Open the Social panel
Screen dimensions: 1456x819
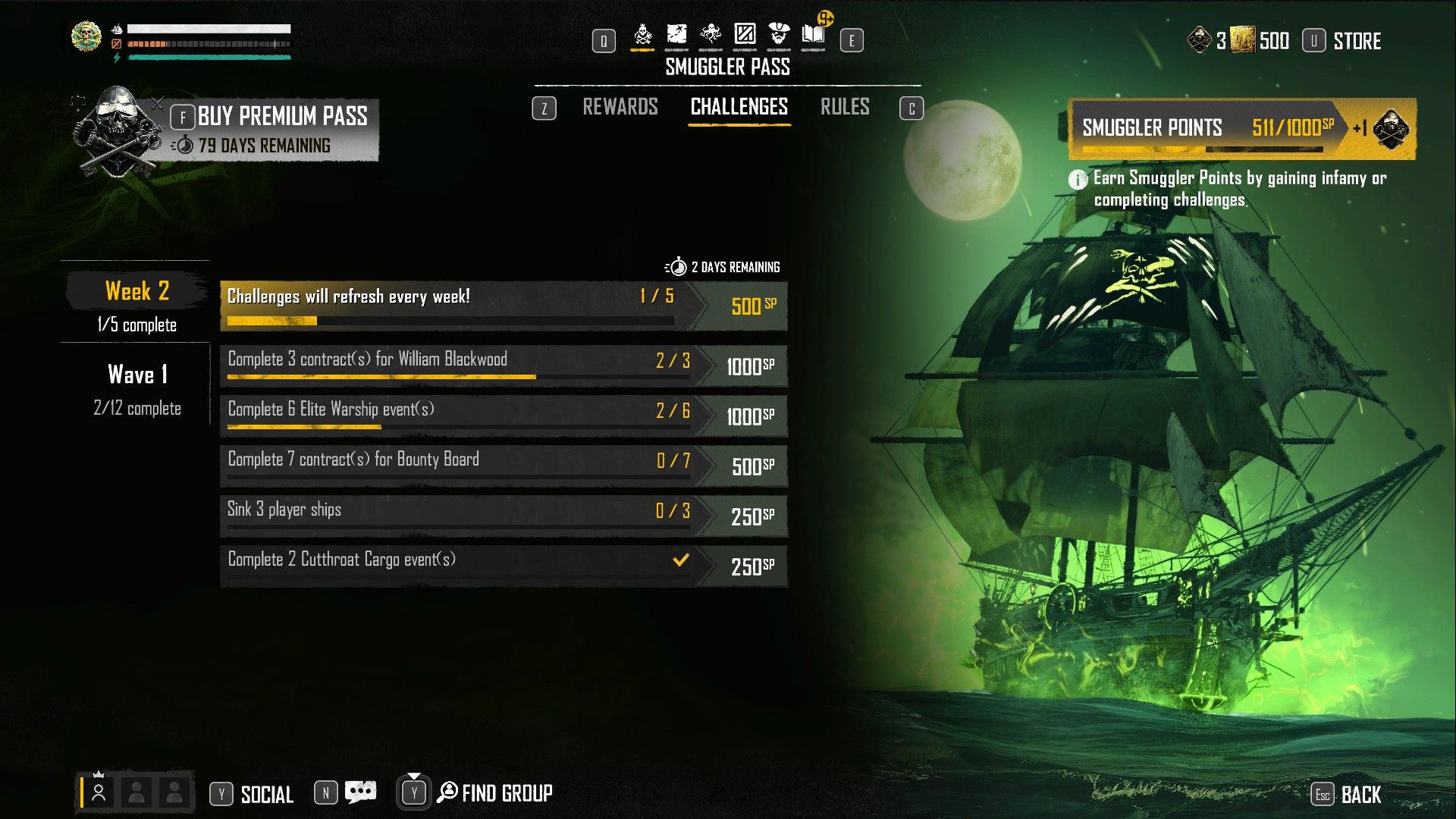[266, 794]
